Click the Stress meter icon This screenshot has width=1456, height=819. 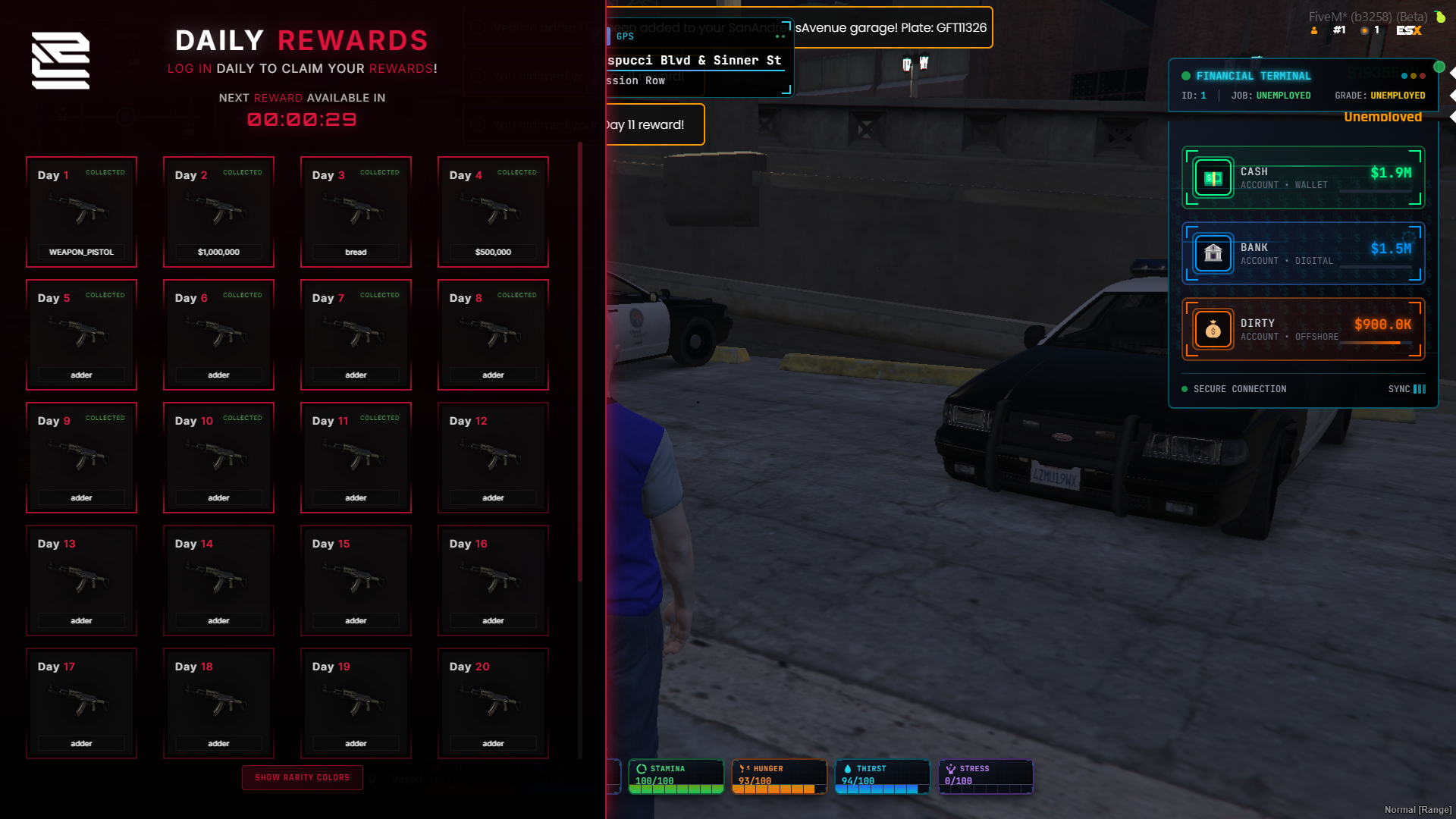click(x=951, y=768)
